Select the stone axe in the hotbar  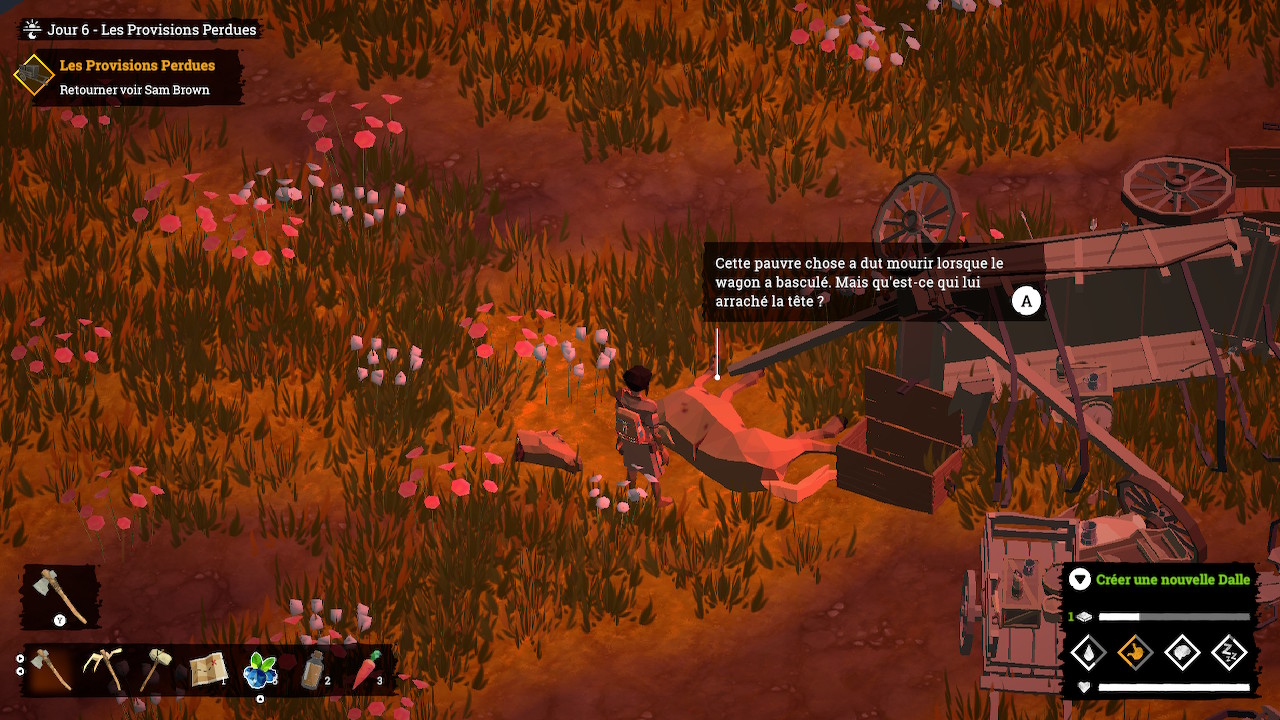(x=50, y=669)
